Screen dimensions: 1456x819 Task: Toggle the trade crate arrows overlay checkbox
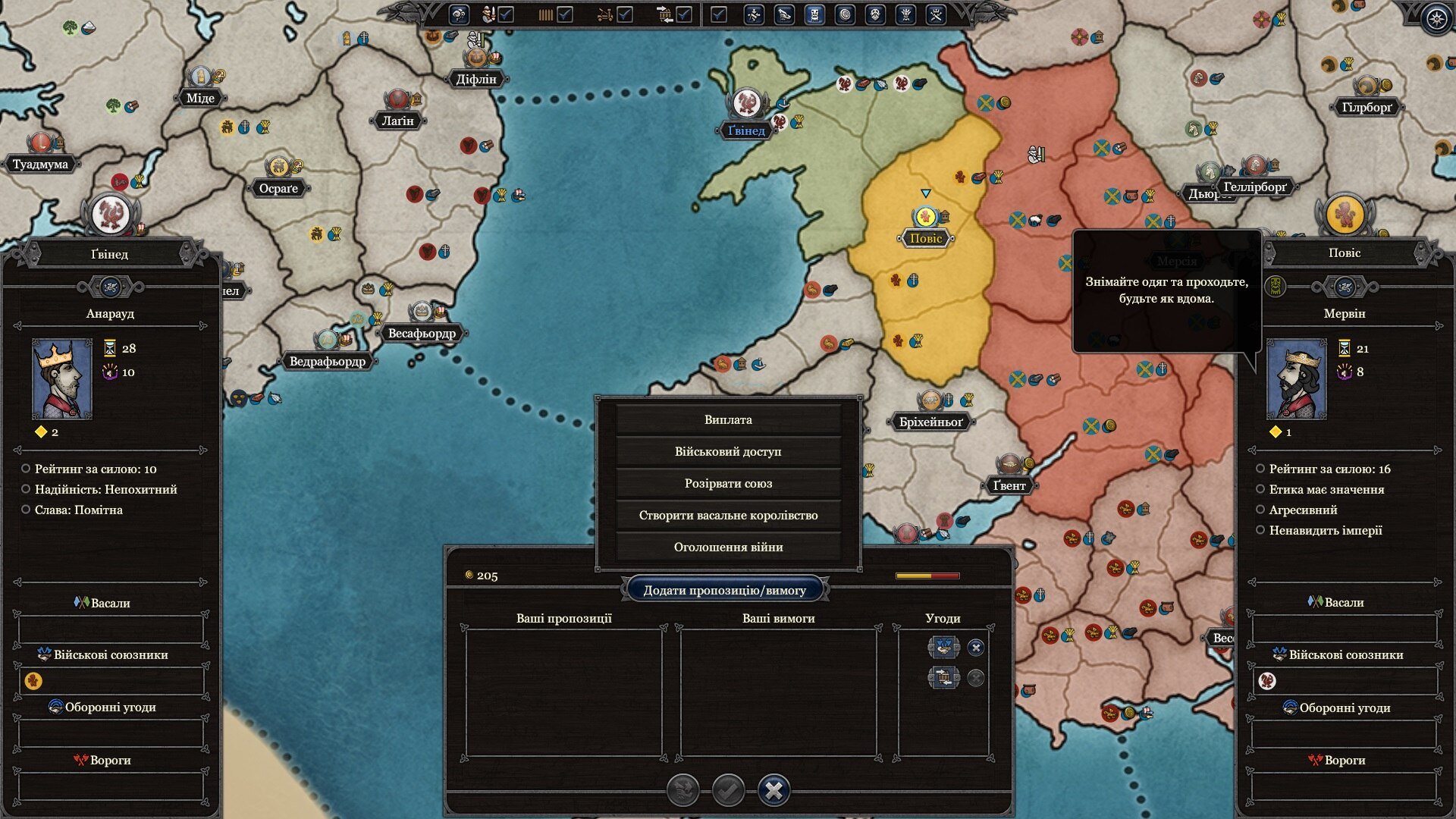(x=684, y=14)
